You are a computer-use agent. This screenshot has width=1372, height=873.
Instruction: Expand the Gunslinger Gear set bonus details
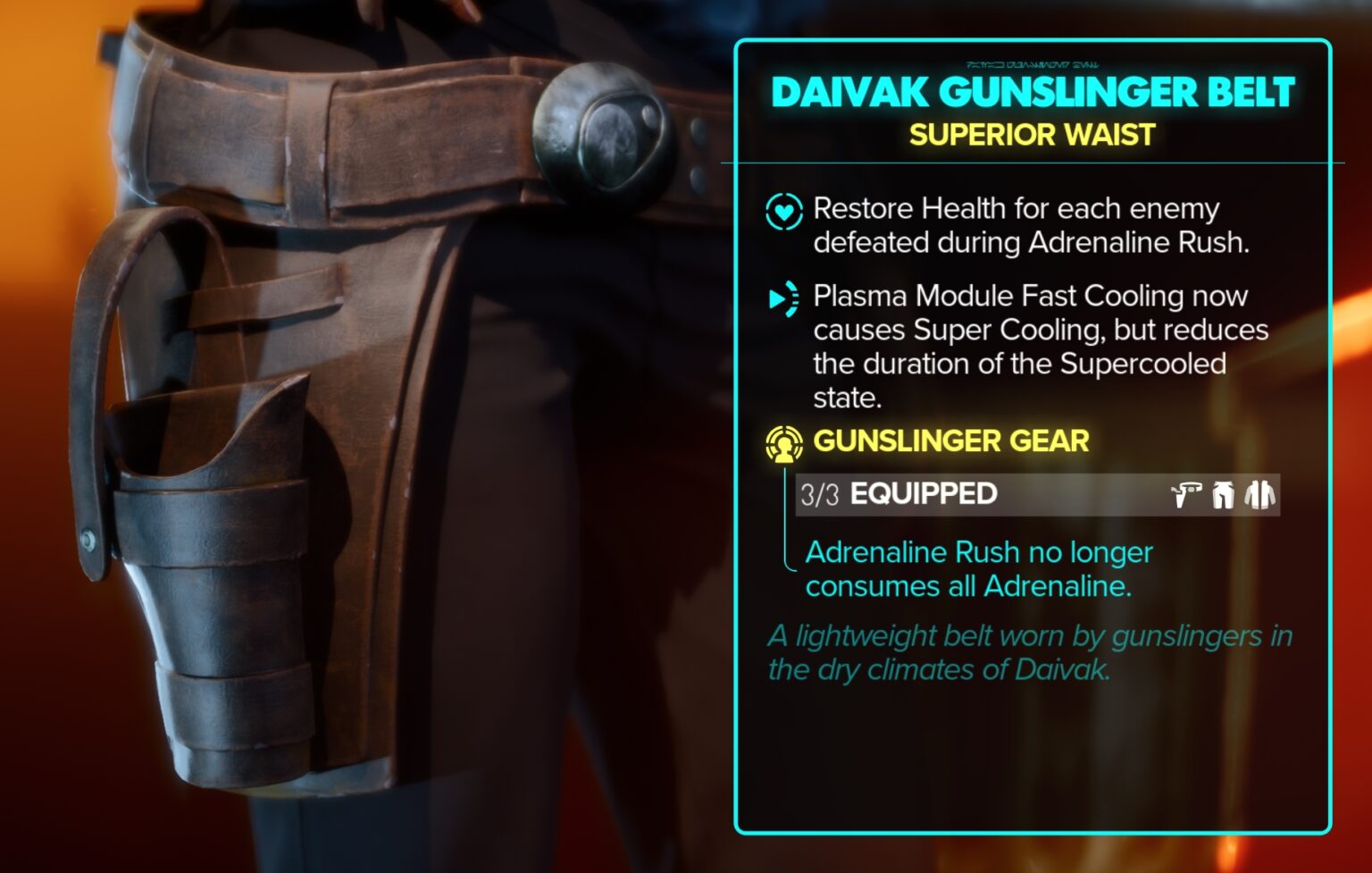pyautogui.click(x=950, y=441)
